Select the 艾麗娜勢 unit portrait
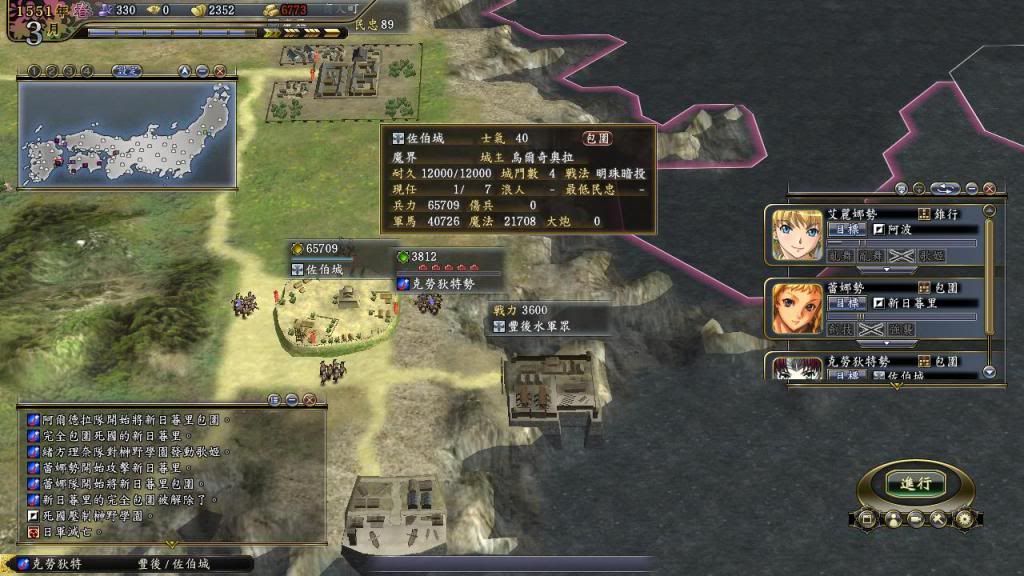This screenshot has width=1024, height=576. click(x=797, y=234)
